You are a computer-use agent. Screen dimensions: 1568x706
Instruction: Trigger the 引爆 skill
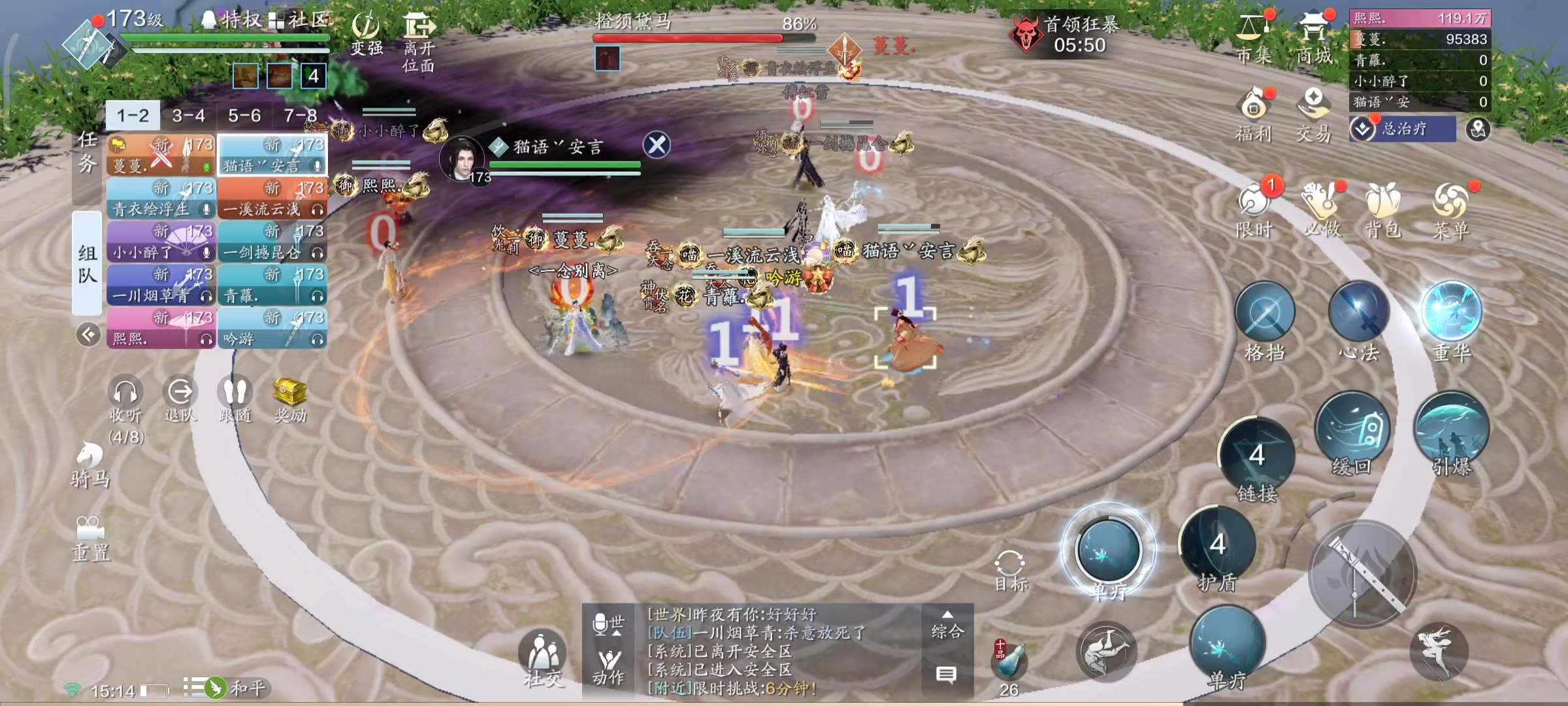(1452, 428)
